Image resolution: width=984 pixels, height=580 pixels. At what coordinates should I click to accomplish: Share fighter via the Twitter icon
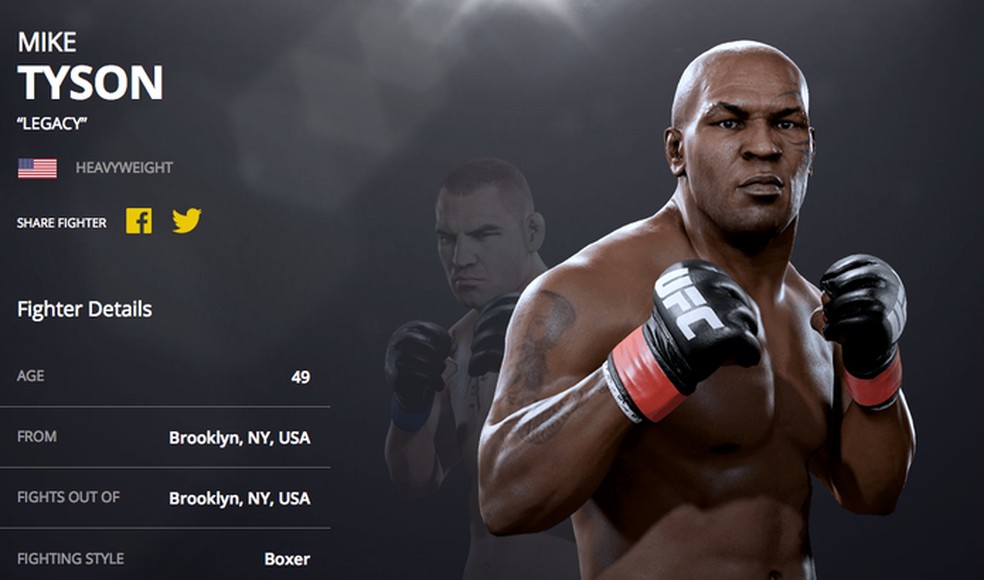(x=186, y=221)
